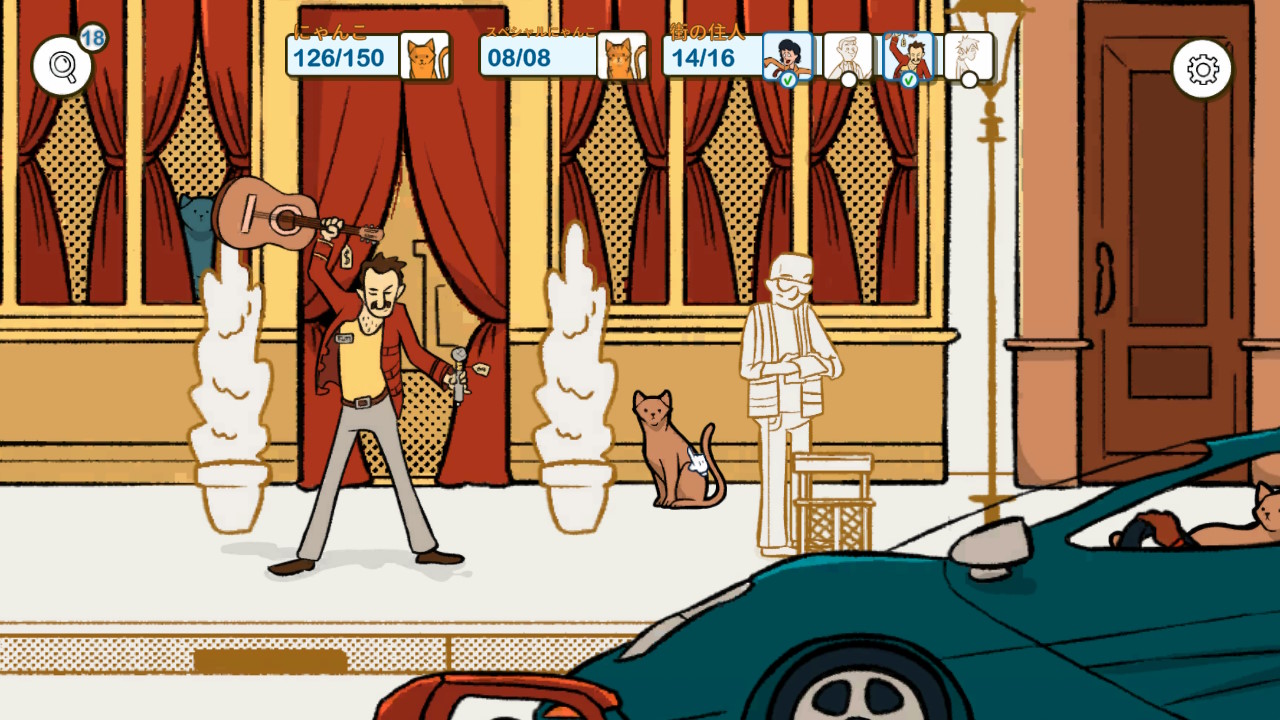The height and width of the screenshot is (720, 1280).
Task: Select the unfound spiky-haired resident portrait
Action: tap(968, 56)
